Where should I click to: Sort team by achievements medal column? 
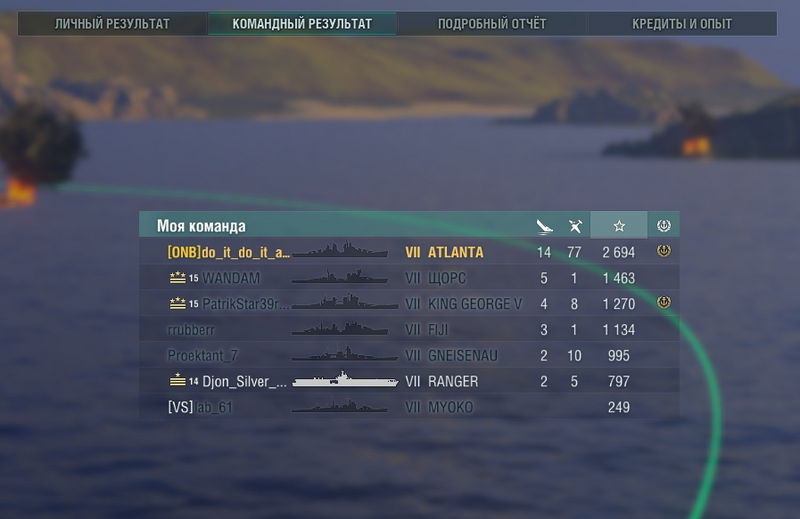pyautogui.click(x=663, y=226)
